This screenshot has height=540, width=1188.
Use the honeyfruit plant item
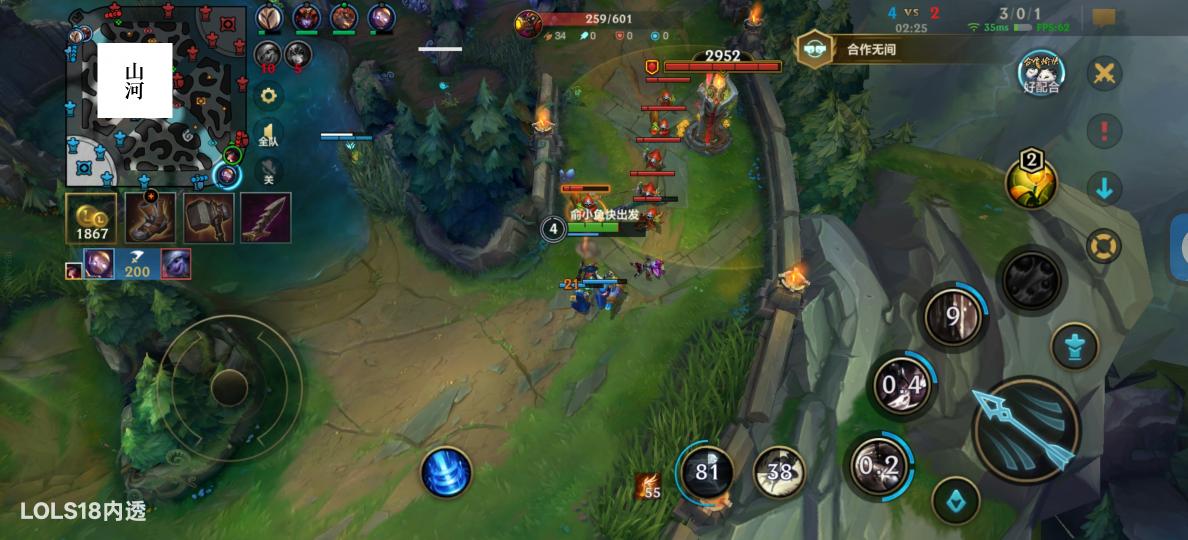click(x=1031, y=183)
